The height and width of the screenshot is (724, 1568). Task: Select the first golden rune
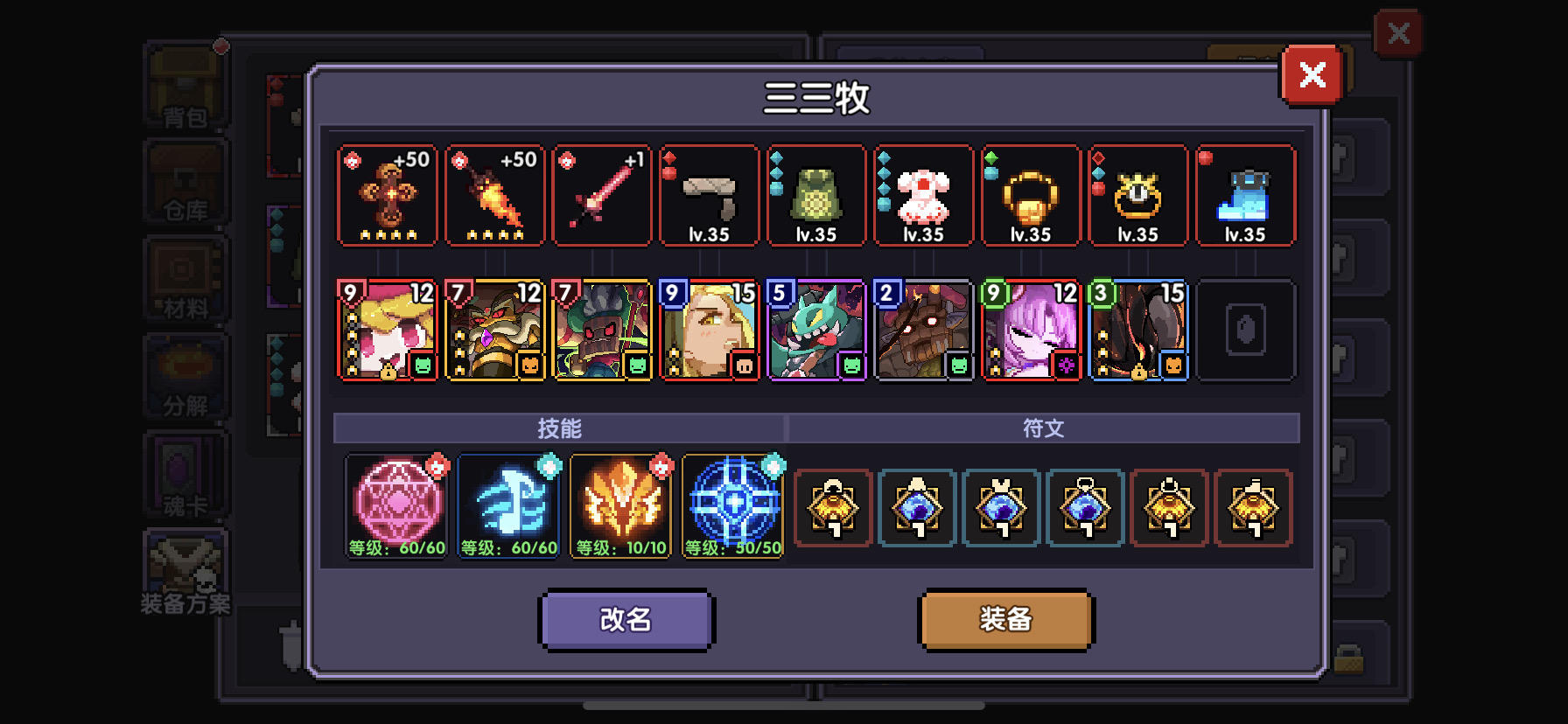pyautogui.click(x=832, y=510)
